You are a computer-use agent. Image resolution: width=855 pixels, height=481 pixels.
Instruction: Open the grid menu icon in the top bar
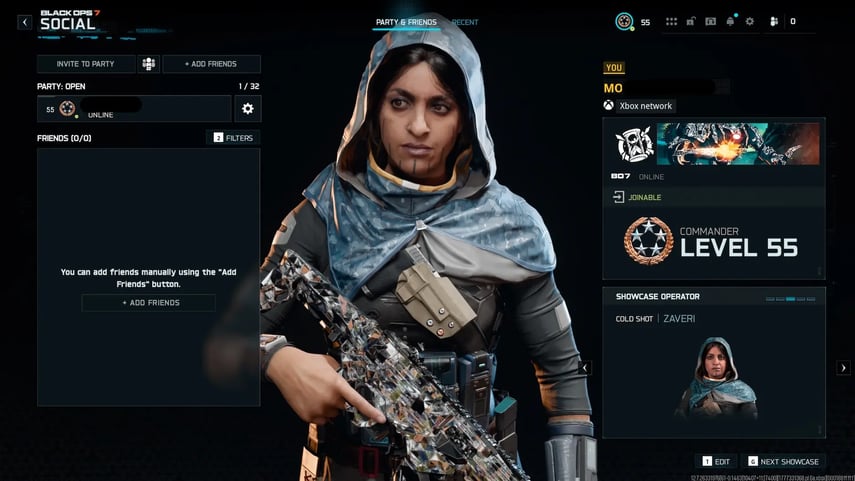[x=671, y=21]
